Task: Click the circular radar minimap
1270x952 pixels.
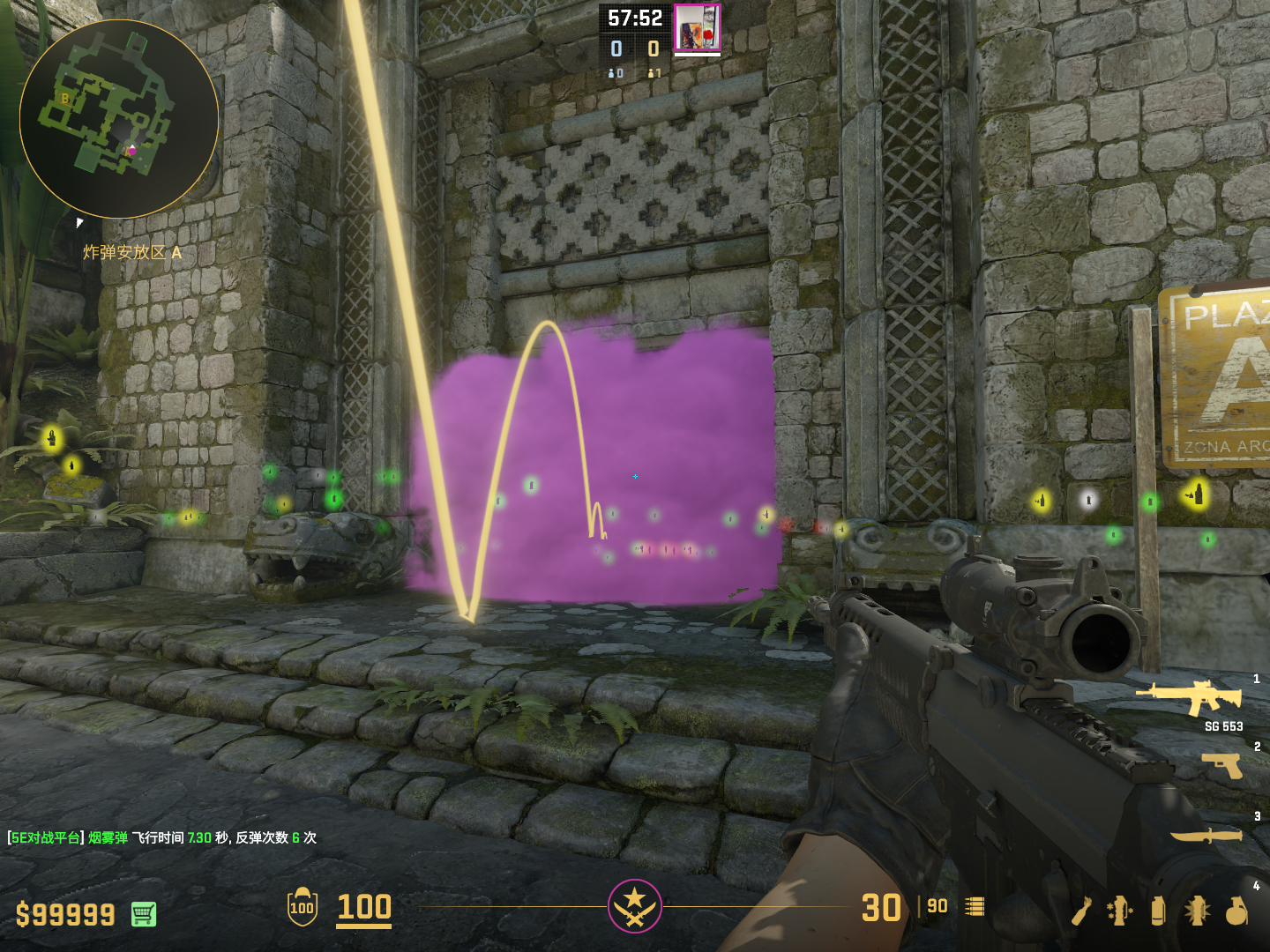Action: coord(119,119)
